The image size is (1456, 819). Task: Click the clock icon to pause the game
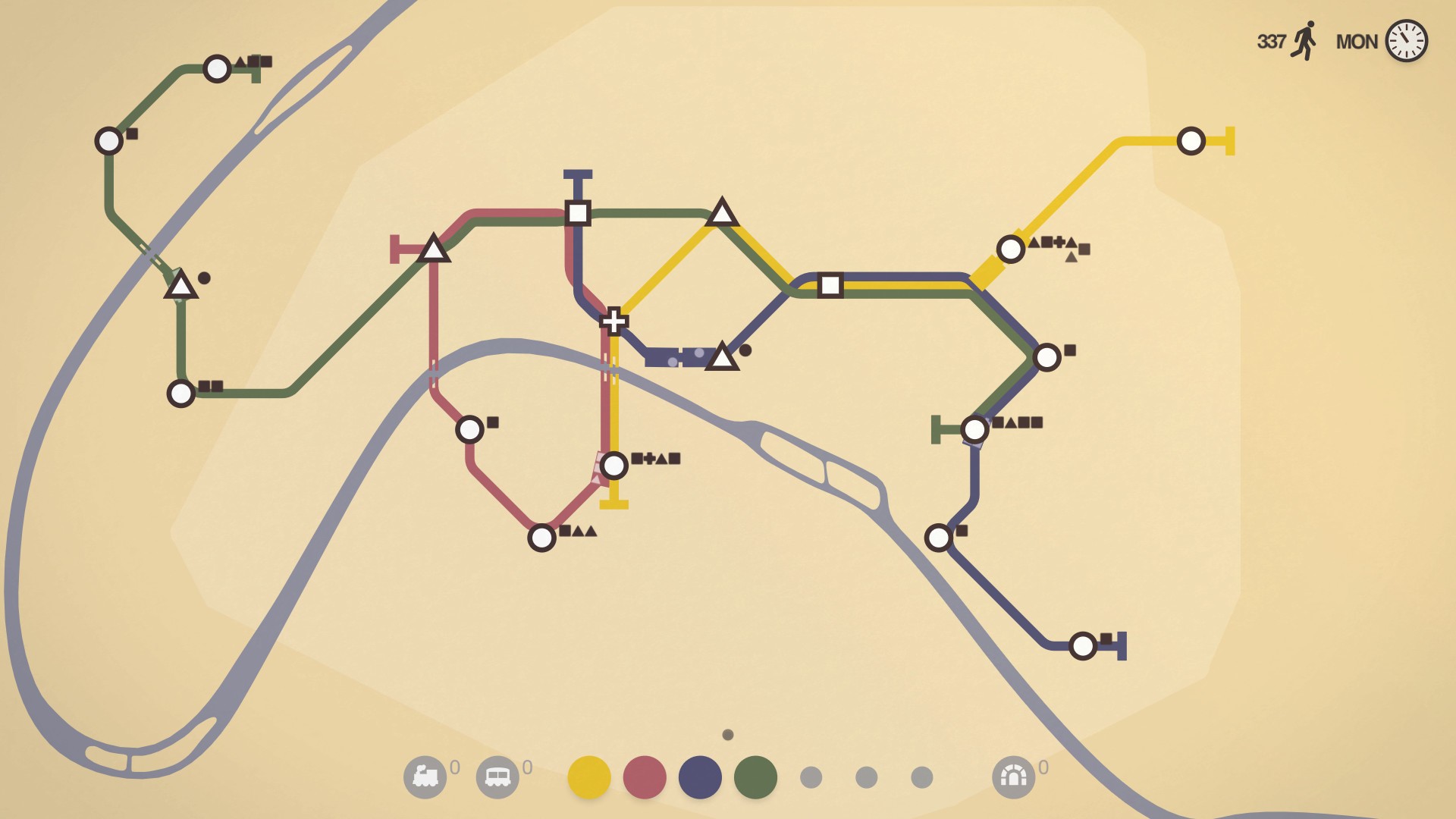pos(1408,41)
